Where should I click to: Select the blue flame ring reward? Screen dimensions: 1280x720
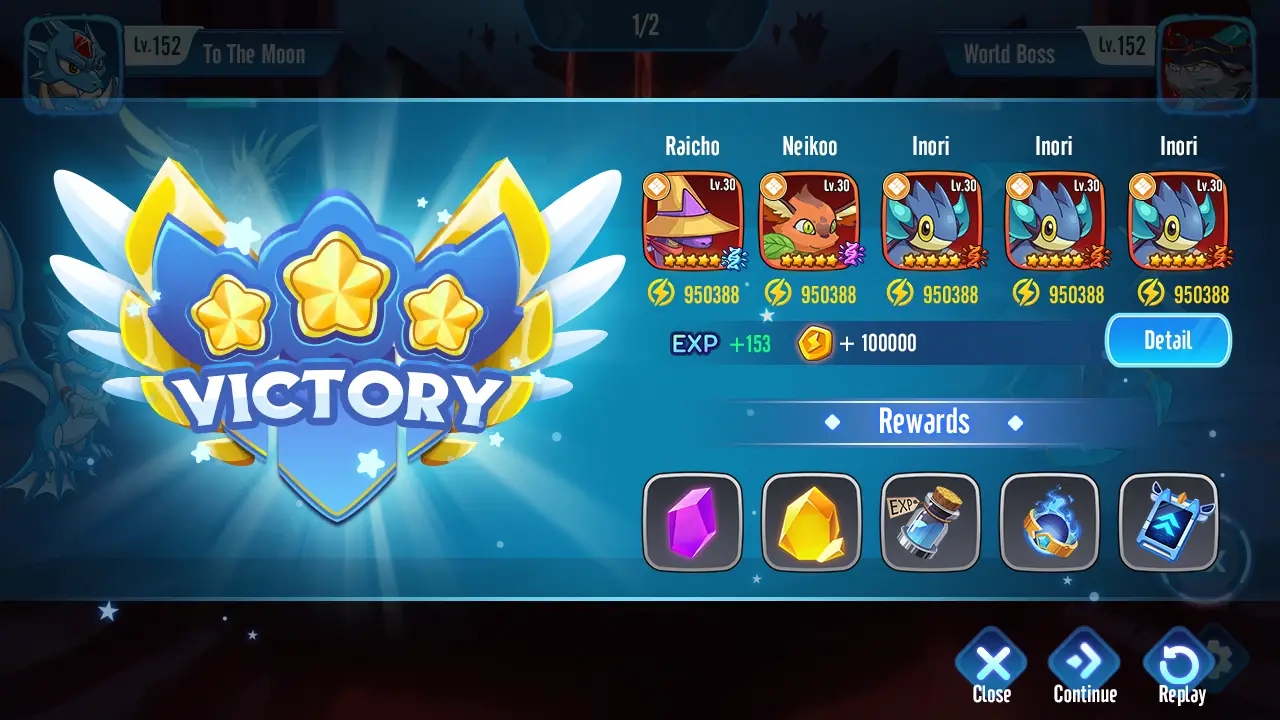[x=1050, y=522]
